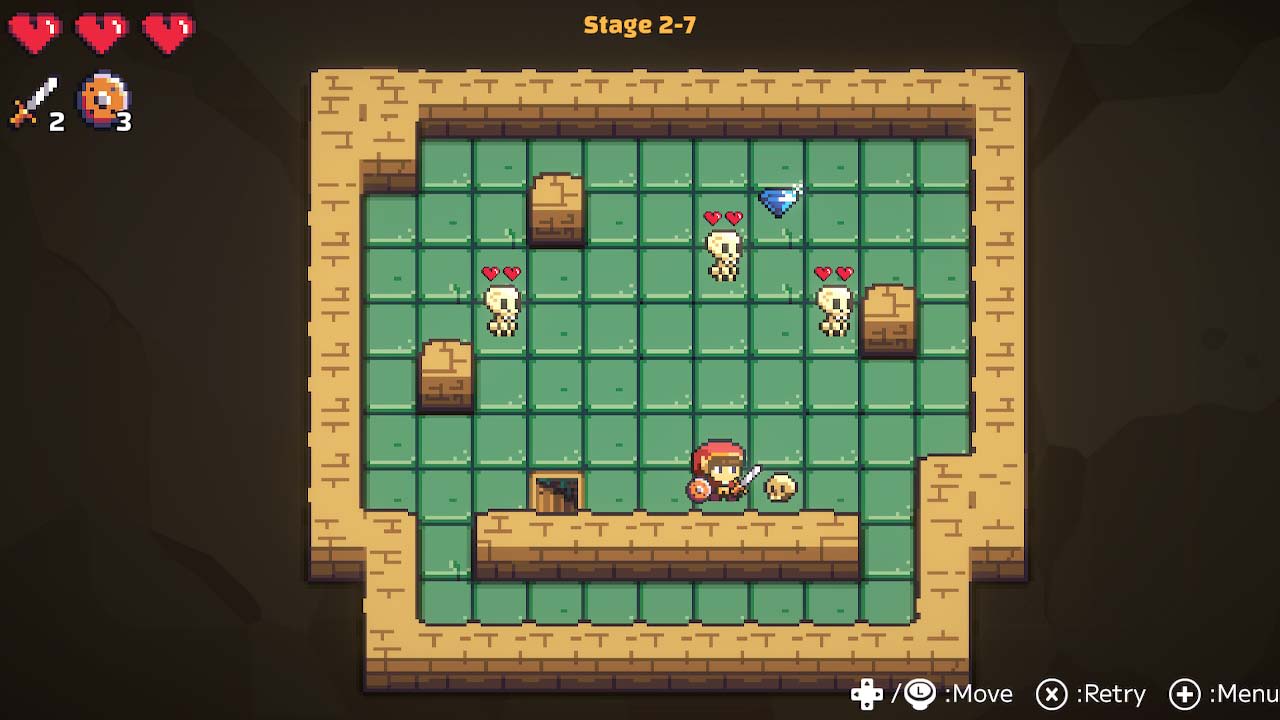Screen dimensions: 1280x720
Task: Click the skeleton head next to the hero
Action: [x=779, y=487]
